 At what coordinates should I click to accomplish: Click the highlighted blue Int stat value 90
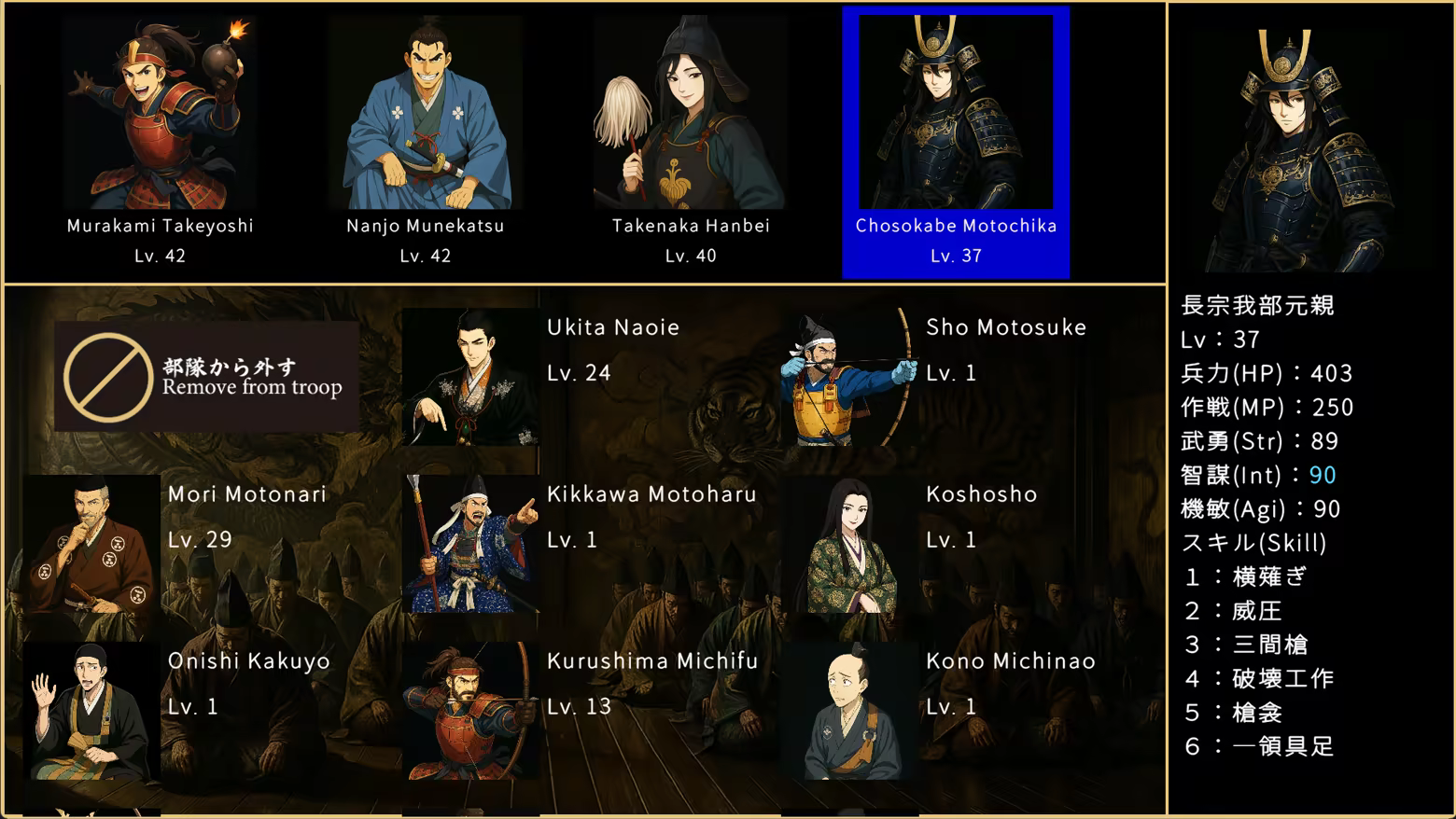click(1323, 475)
